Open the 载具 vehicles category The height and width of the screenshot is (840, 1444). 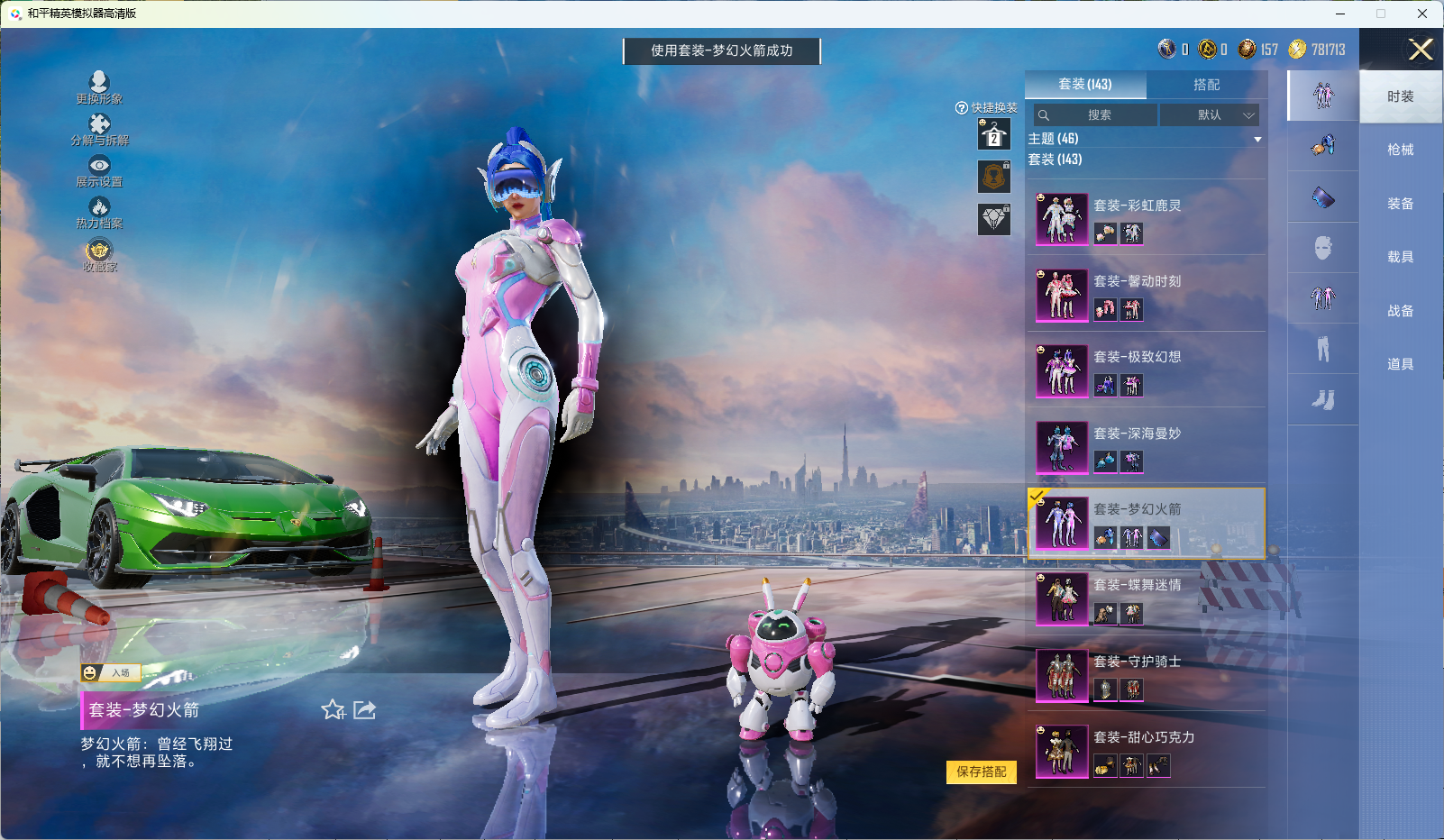click(x=1400, y=257)
